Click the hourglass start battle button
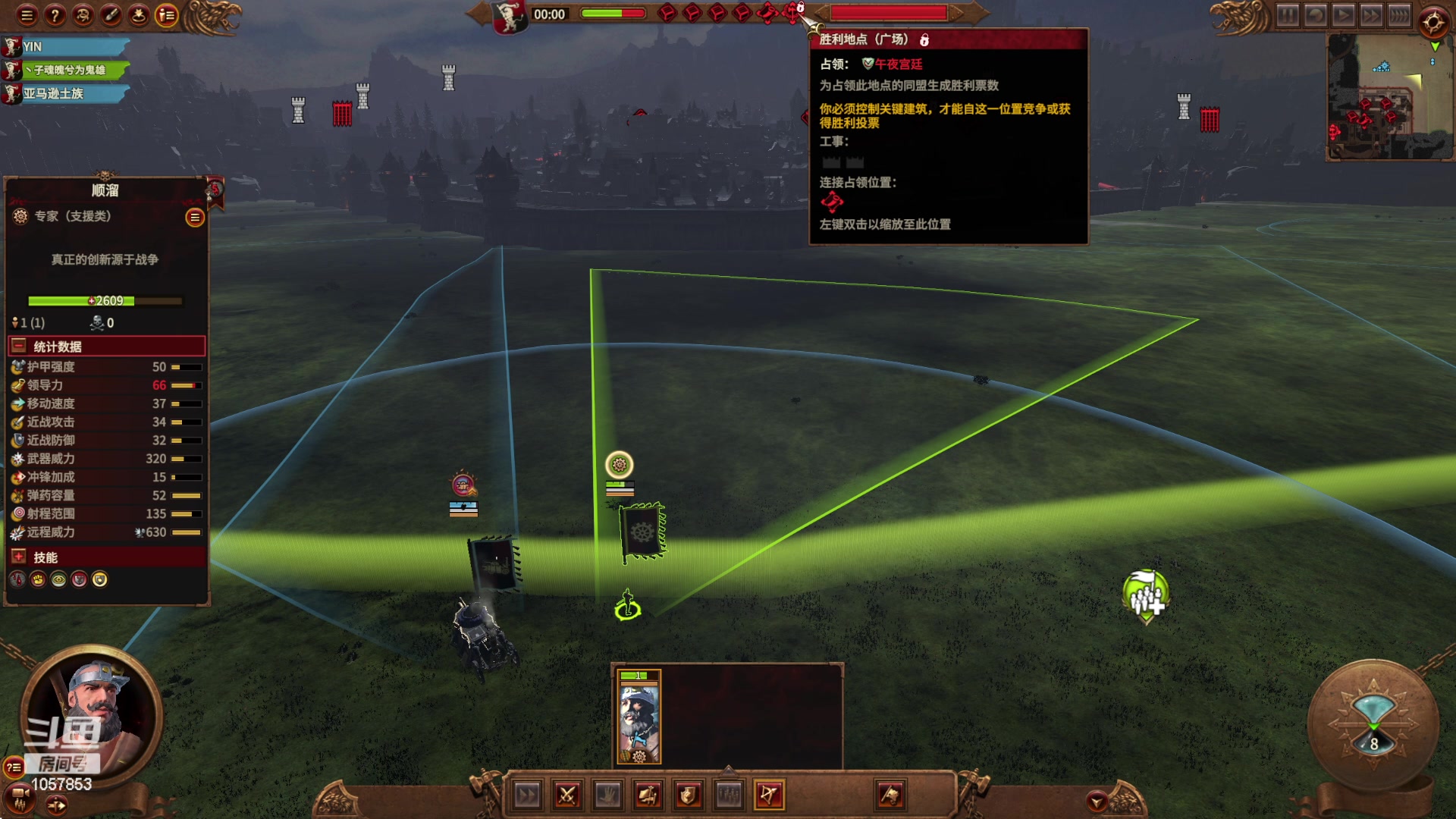The image size is (1456, 819). point(1373,720)
